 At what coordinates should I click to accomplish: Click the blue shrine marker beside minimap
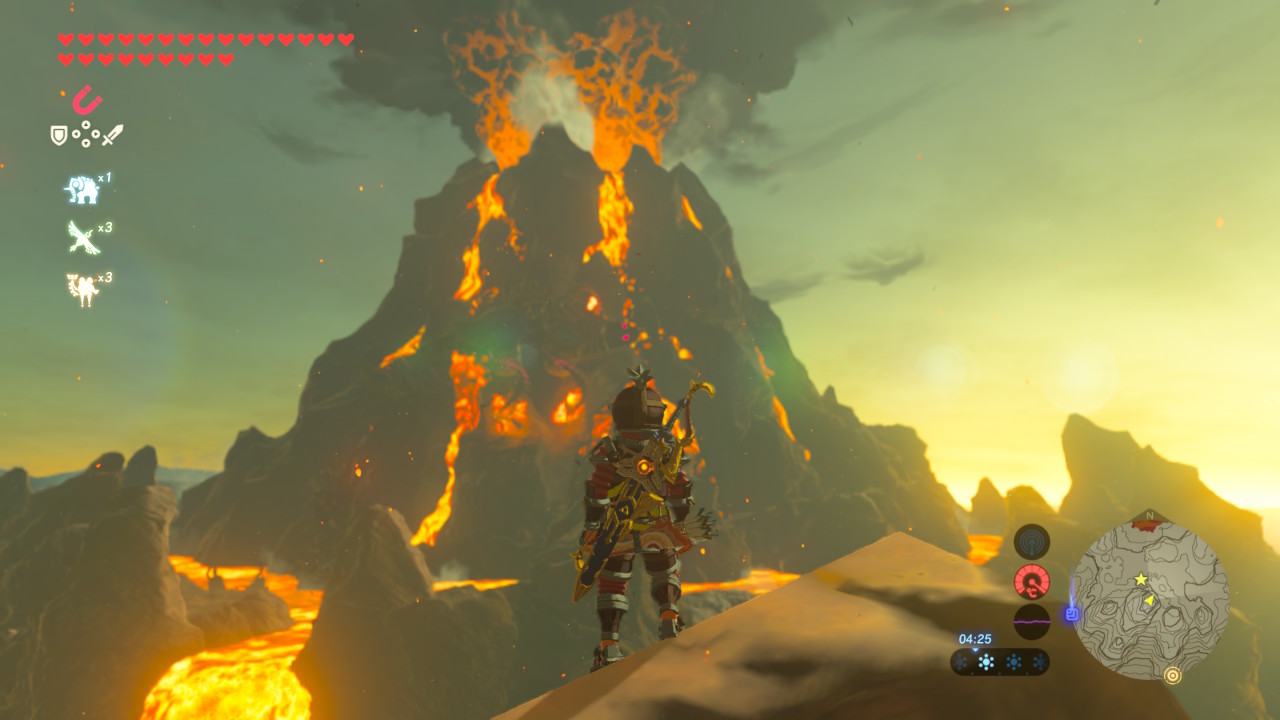pos(1072,613)
